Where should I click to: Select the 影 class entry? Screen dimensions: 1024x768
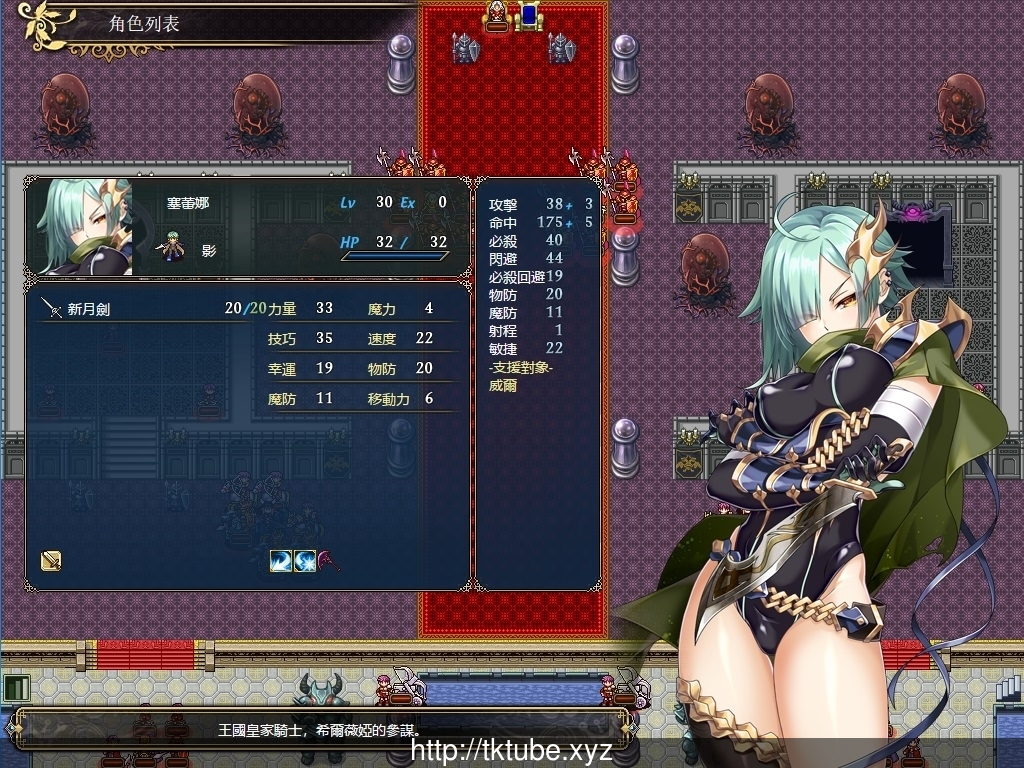click(x=208, y=251)
